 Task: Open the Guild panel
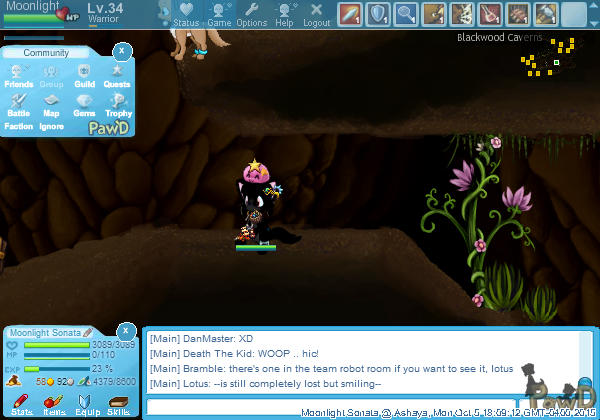[84, 76]
